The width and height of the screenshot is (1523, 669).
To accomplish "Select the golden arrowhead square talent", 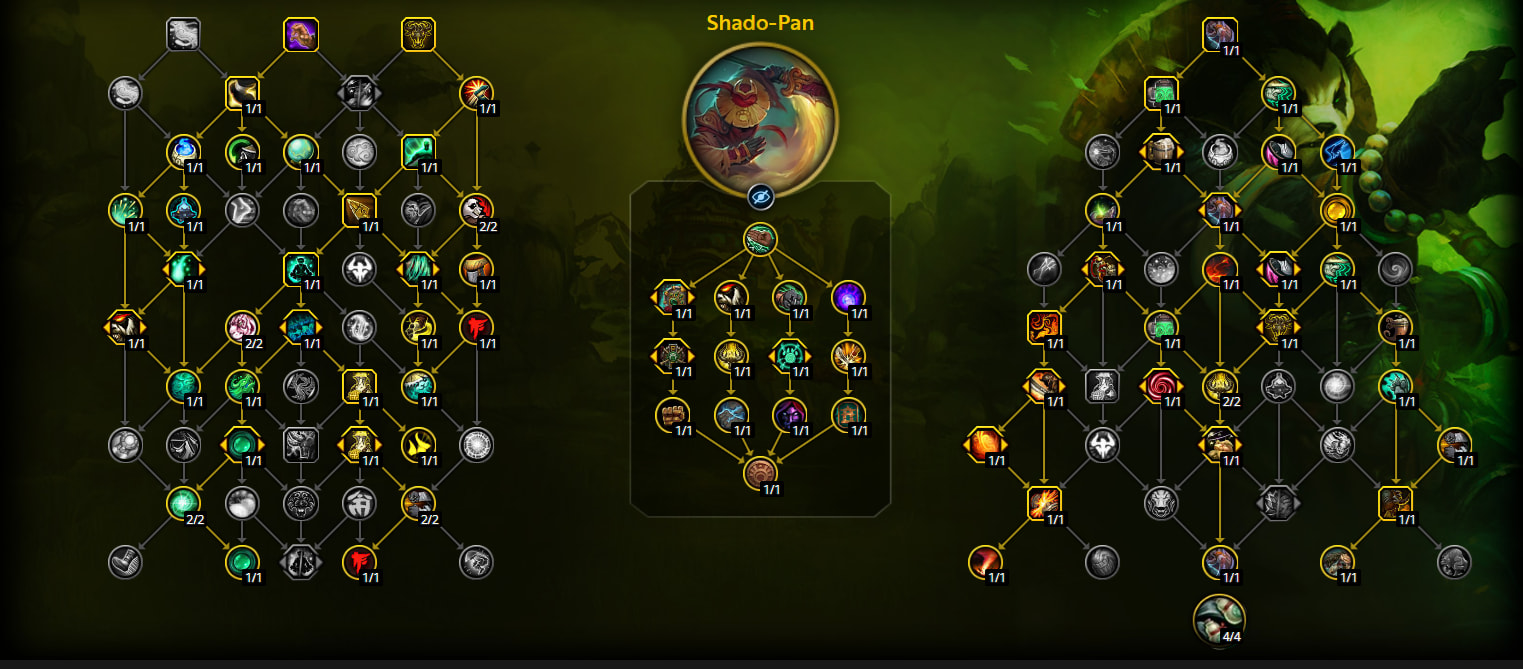I will click(x=359, y=210).
